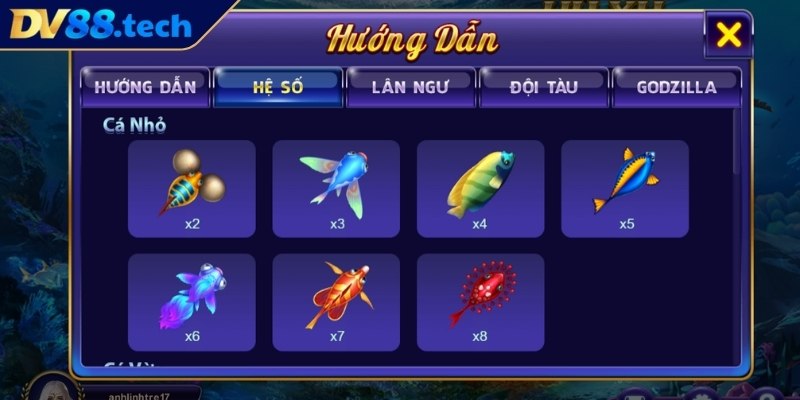Image resolution: width=800 pixels, height=400 pixels.
Task: Show the Đội Tàu tab
Action: (543, 87)
